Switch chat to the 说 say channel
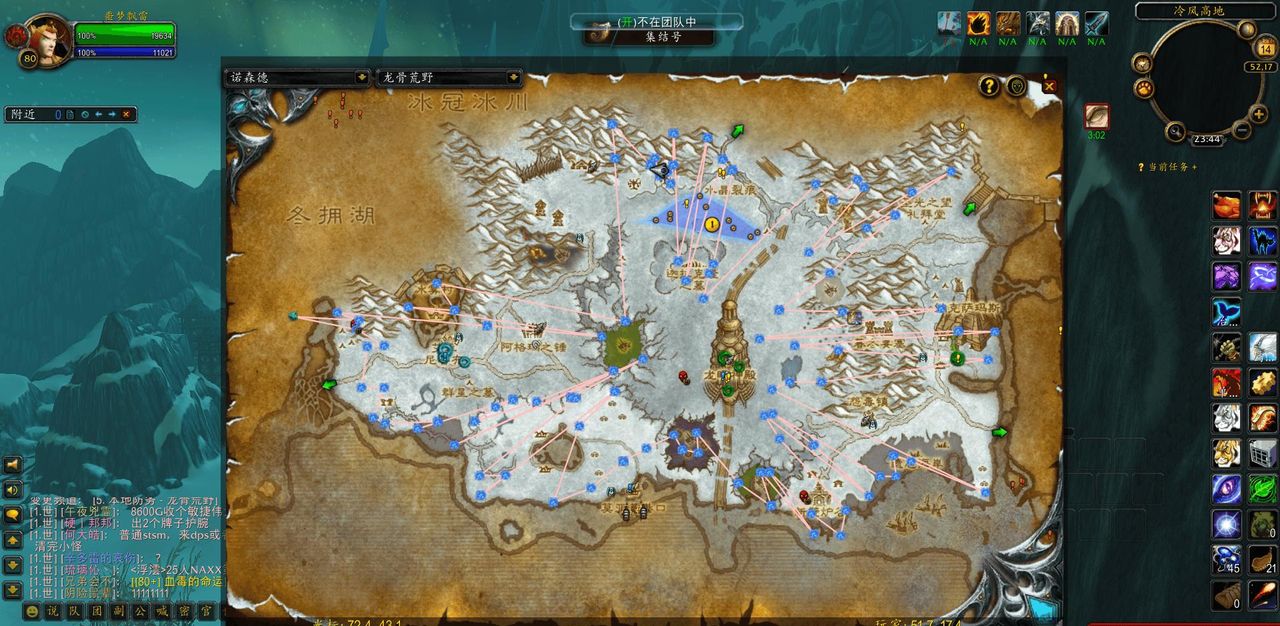The width and height of the screenshot is (1280, 626). 53,611
